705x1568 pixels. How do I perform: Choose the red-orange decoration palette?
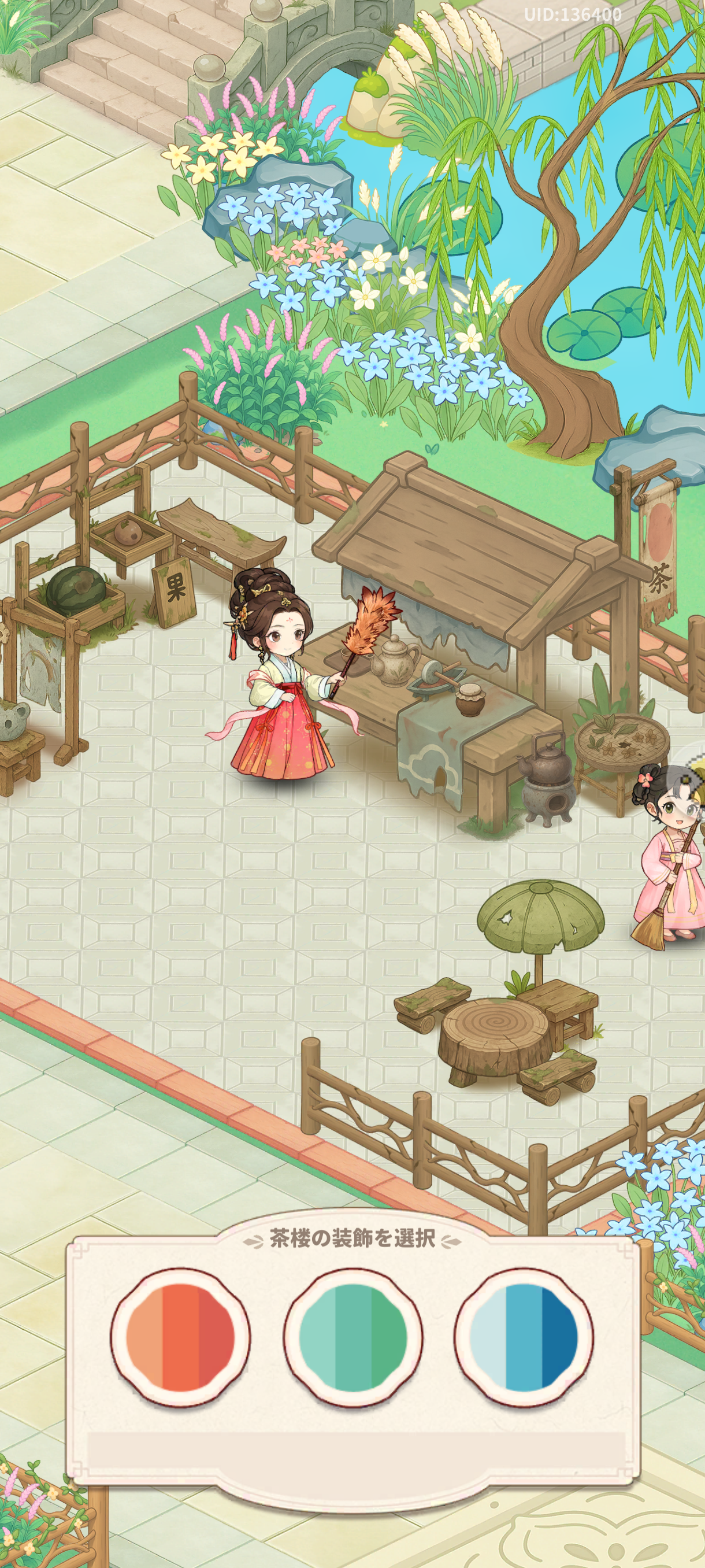(x=180, y=1337)
